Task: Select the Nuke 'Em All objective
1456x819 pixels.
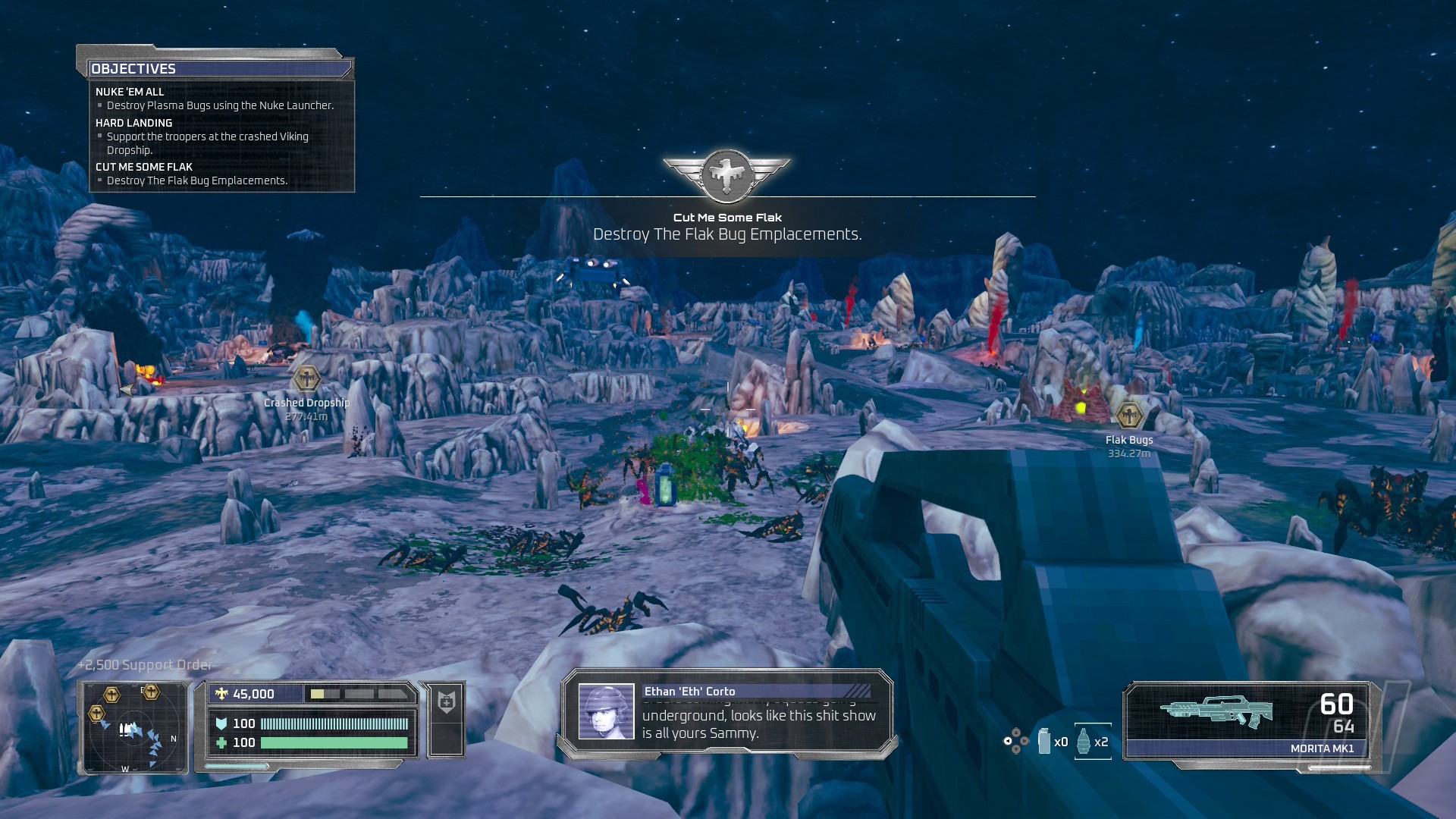Action: (130, 92)
